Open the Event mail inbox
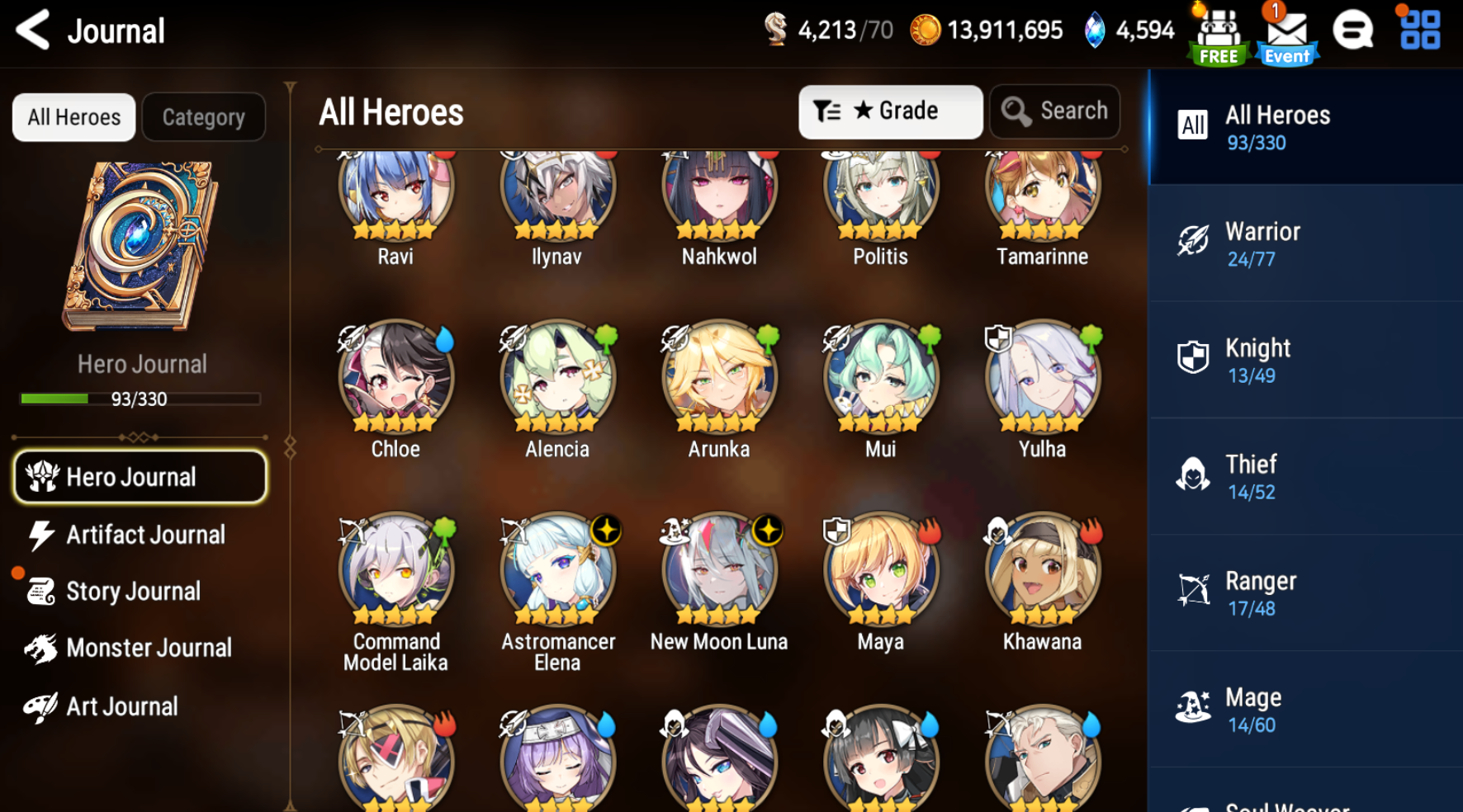Screen dimensions: 1463x812 pyautogui.click(x=1285, y=31)
